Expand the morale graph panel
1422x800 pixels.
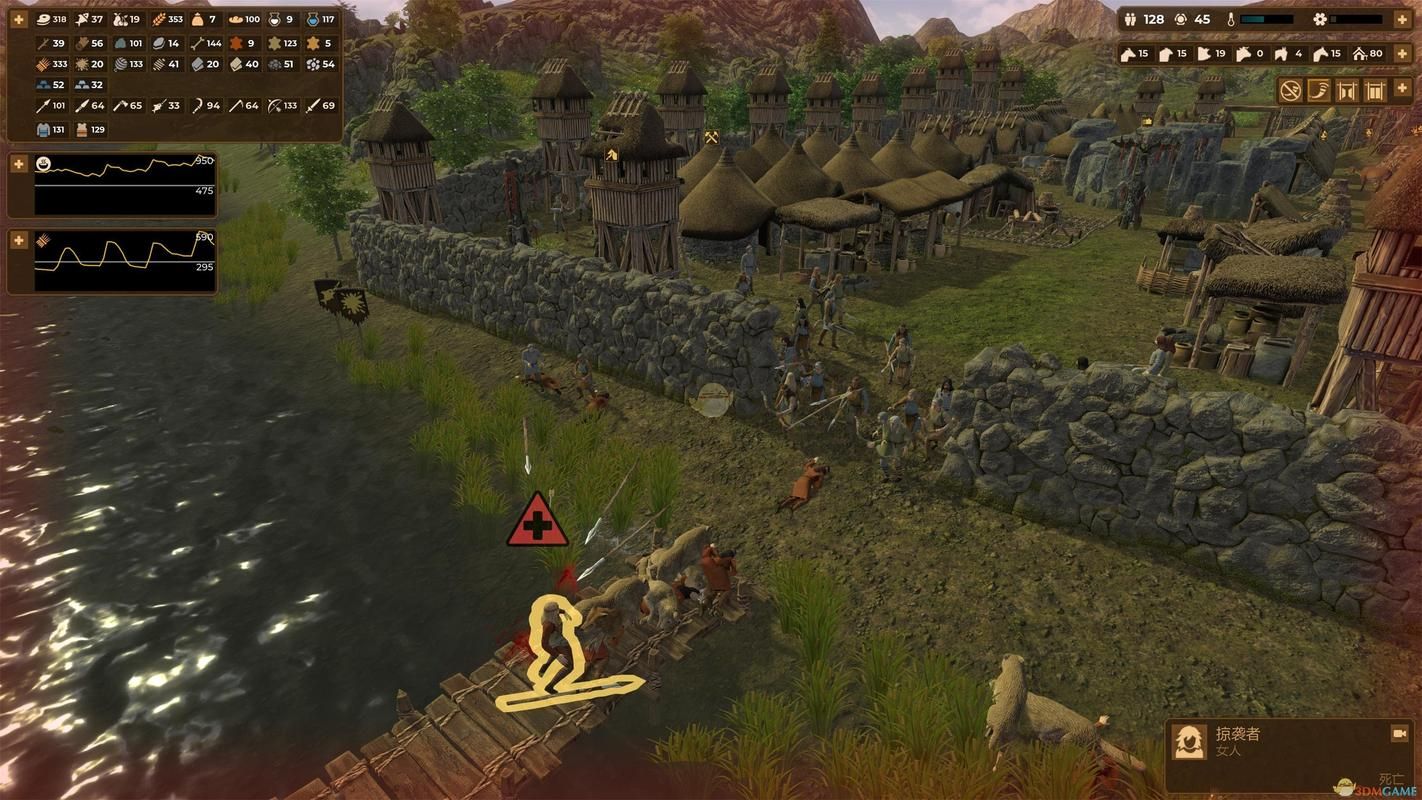18,163
